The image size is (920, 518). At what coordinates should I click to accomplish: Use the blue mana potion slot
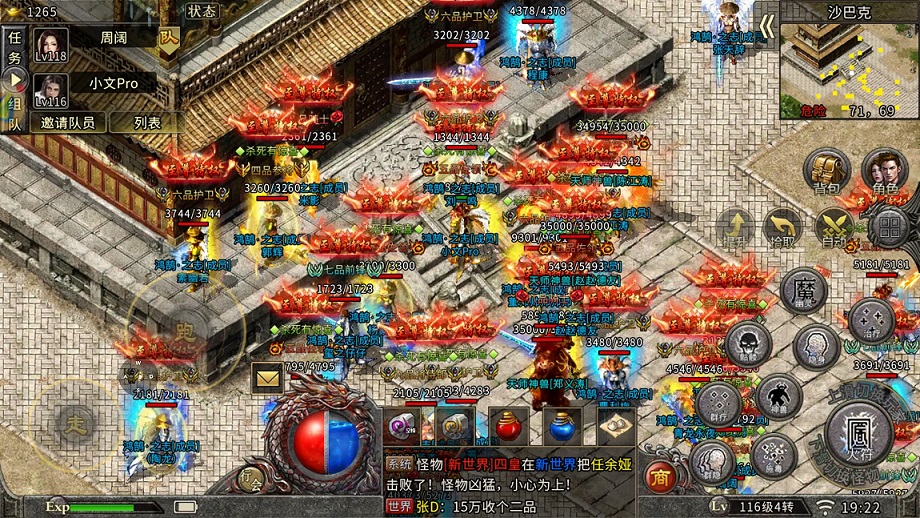562,426
